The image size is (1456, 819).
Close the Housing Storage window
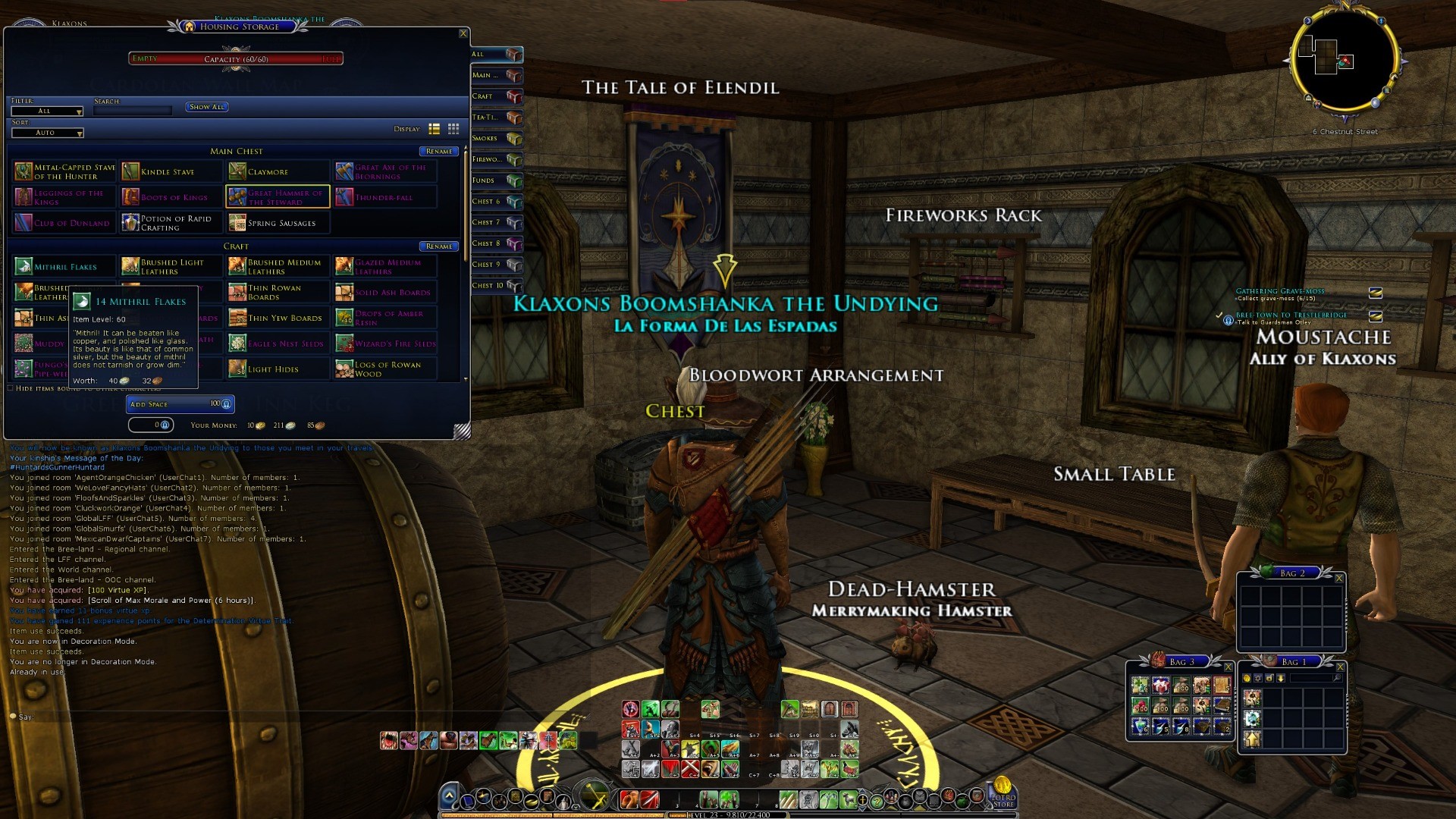463,33
